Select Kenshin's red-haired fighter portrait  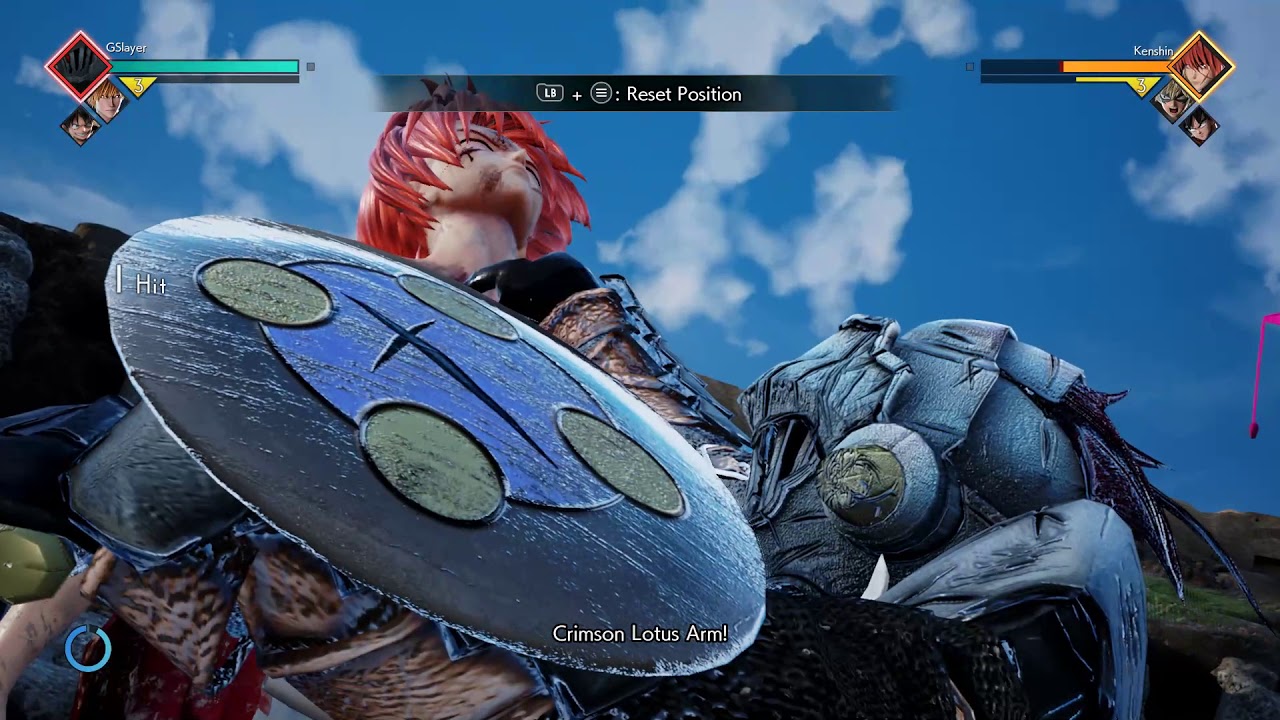tap(1200, 66)
